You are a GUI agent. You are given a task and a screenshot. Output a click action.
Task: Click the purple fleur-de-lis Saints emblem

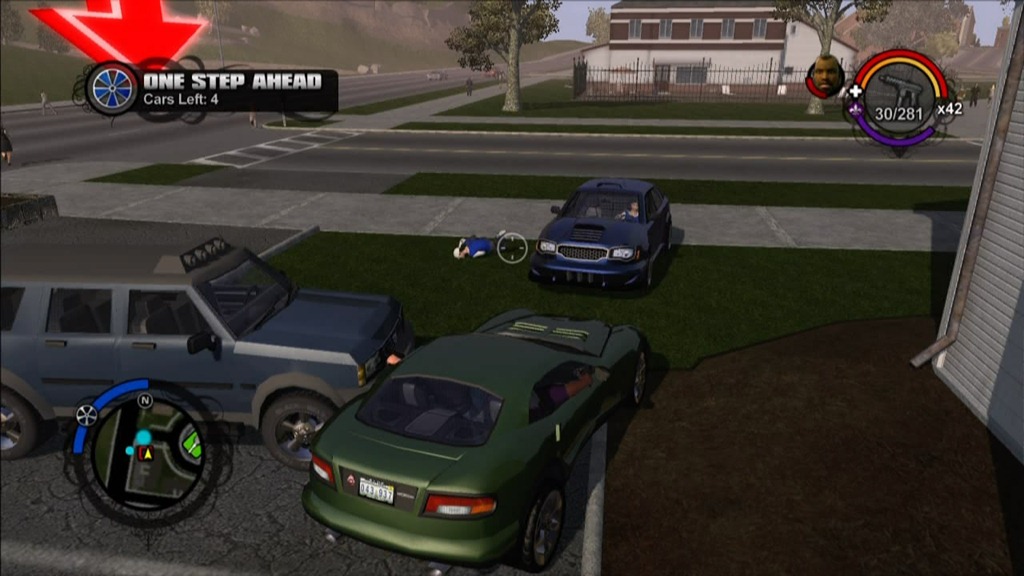856,111
